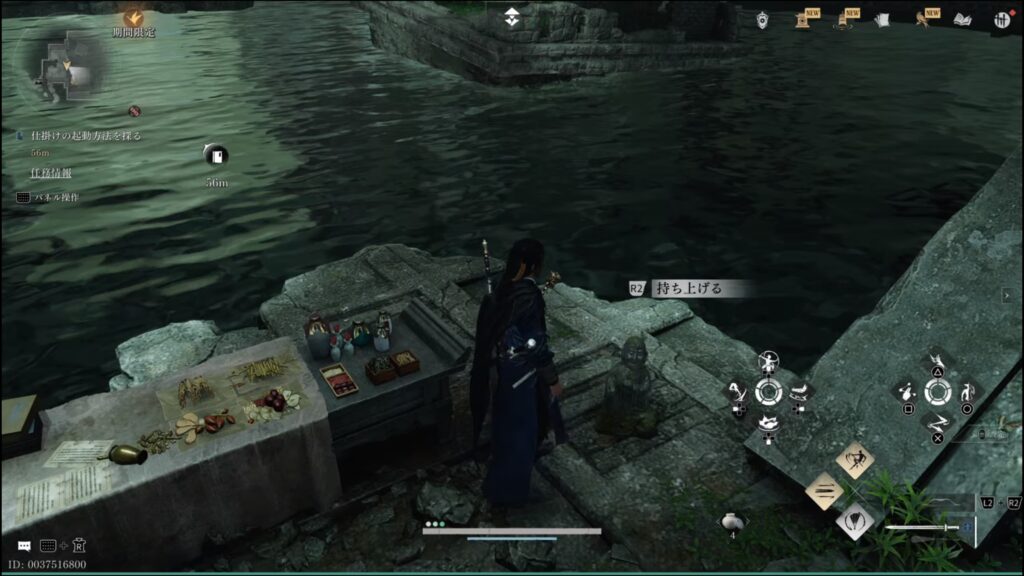Open the open-book journal icon

962,19
